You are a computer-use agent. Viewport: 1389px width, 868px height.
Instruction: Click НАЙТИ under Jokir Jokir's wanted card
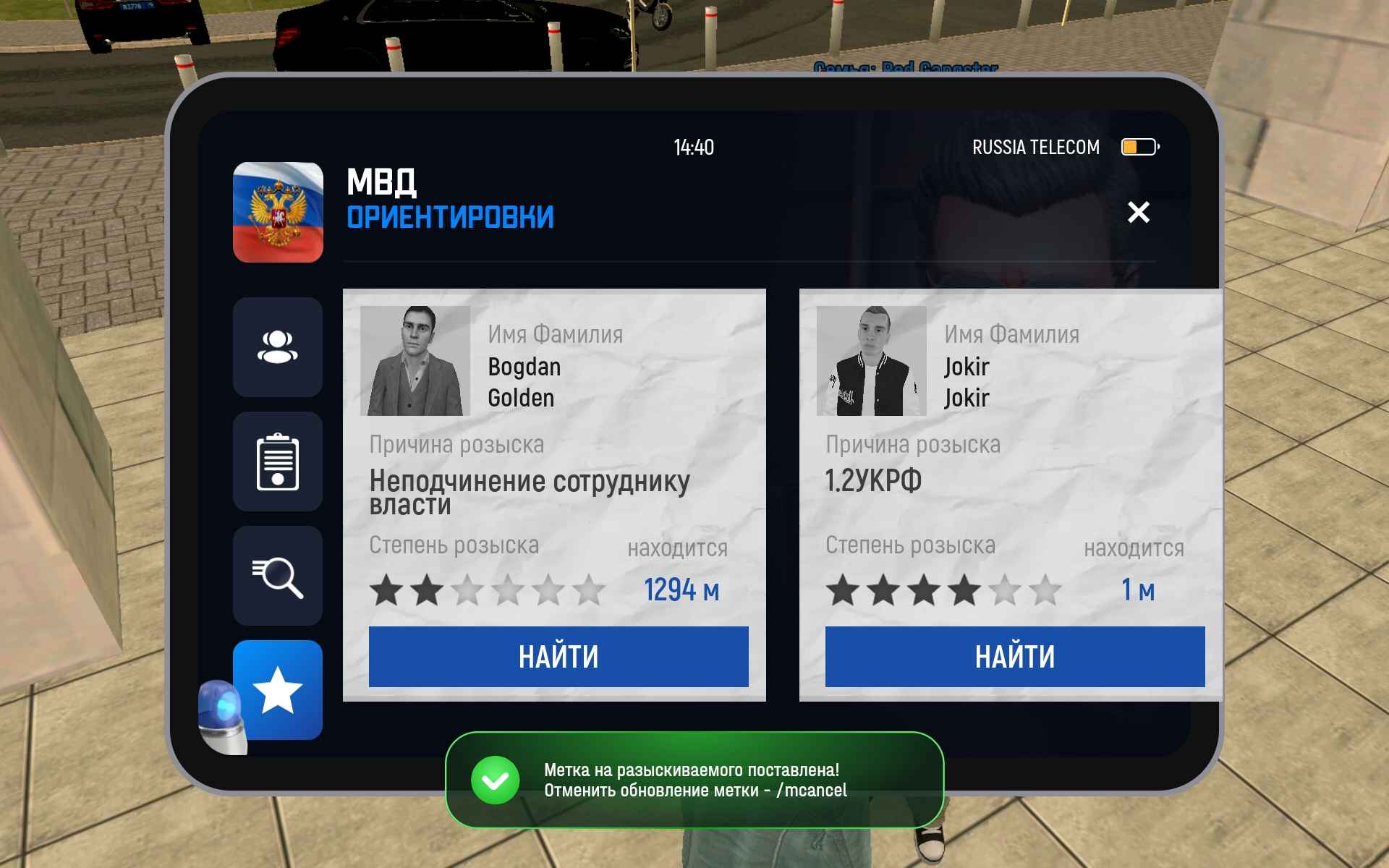[1014, 657]
